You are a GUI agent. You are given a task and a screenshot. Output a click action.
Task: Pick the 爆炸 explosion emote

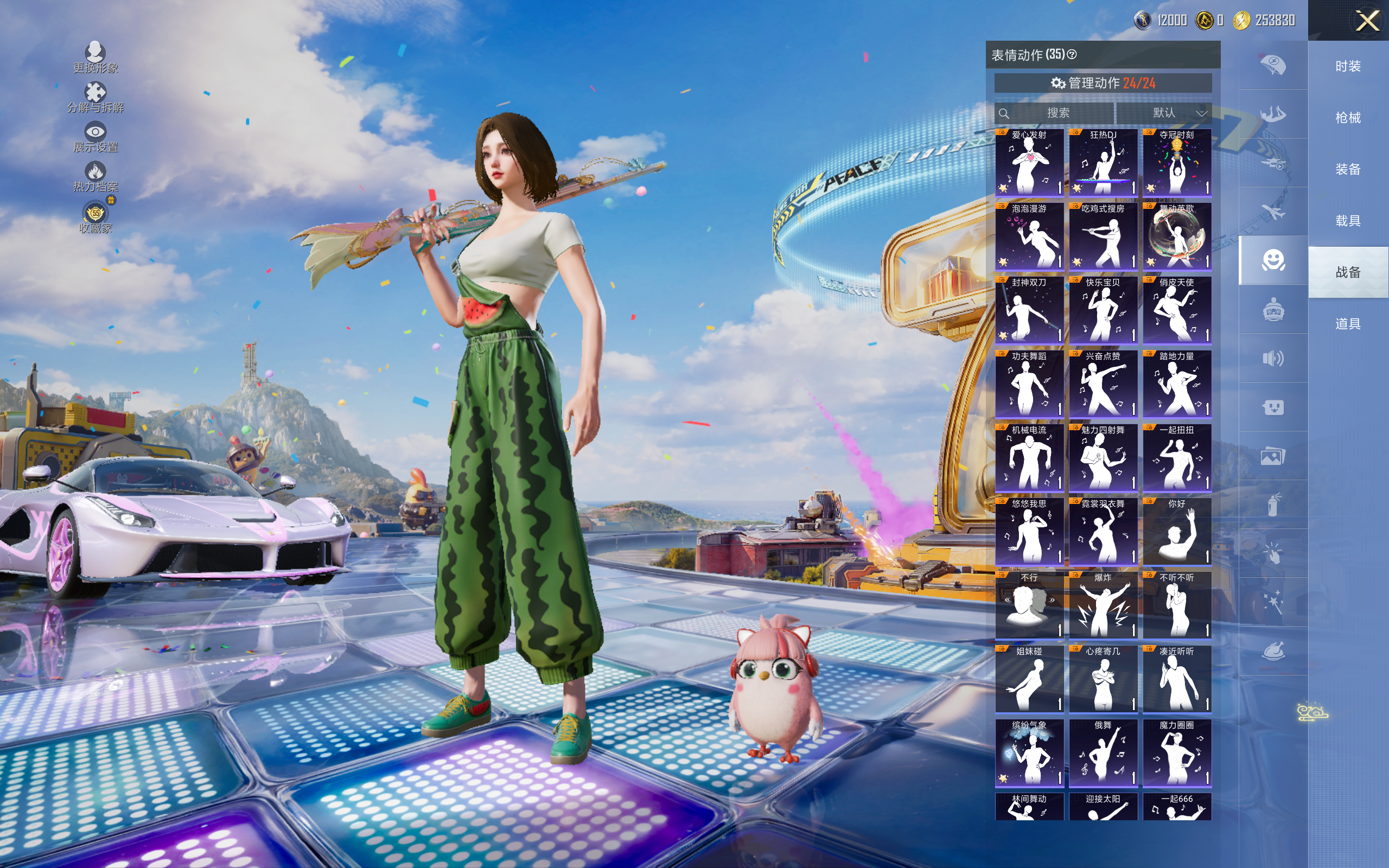point(1103,604)
